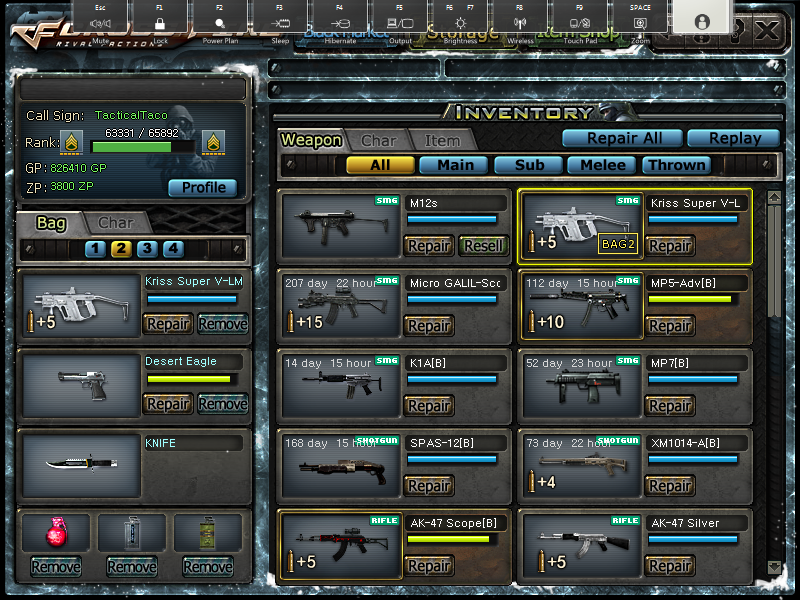This screenshot has width=800, height=600.
Task: Select the Thrown weapons filter
Action: point(677,165)
